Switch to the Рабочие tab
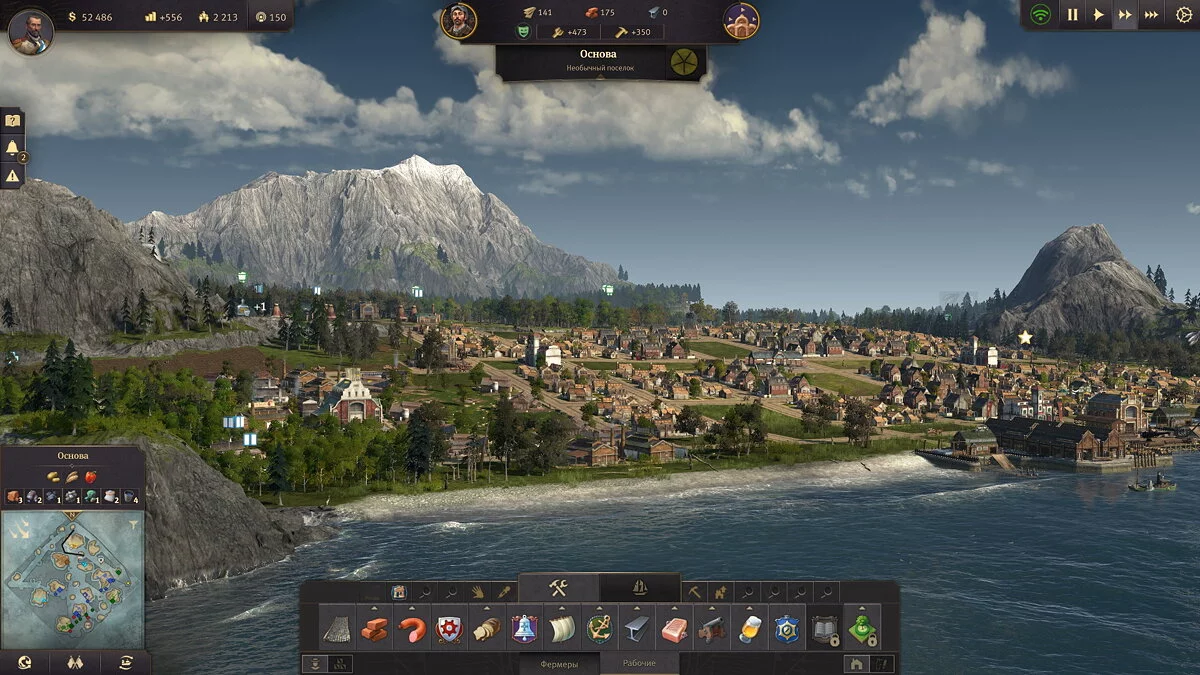This screenshot has height=675, width=1200. click(x=639, y=664)
